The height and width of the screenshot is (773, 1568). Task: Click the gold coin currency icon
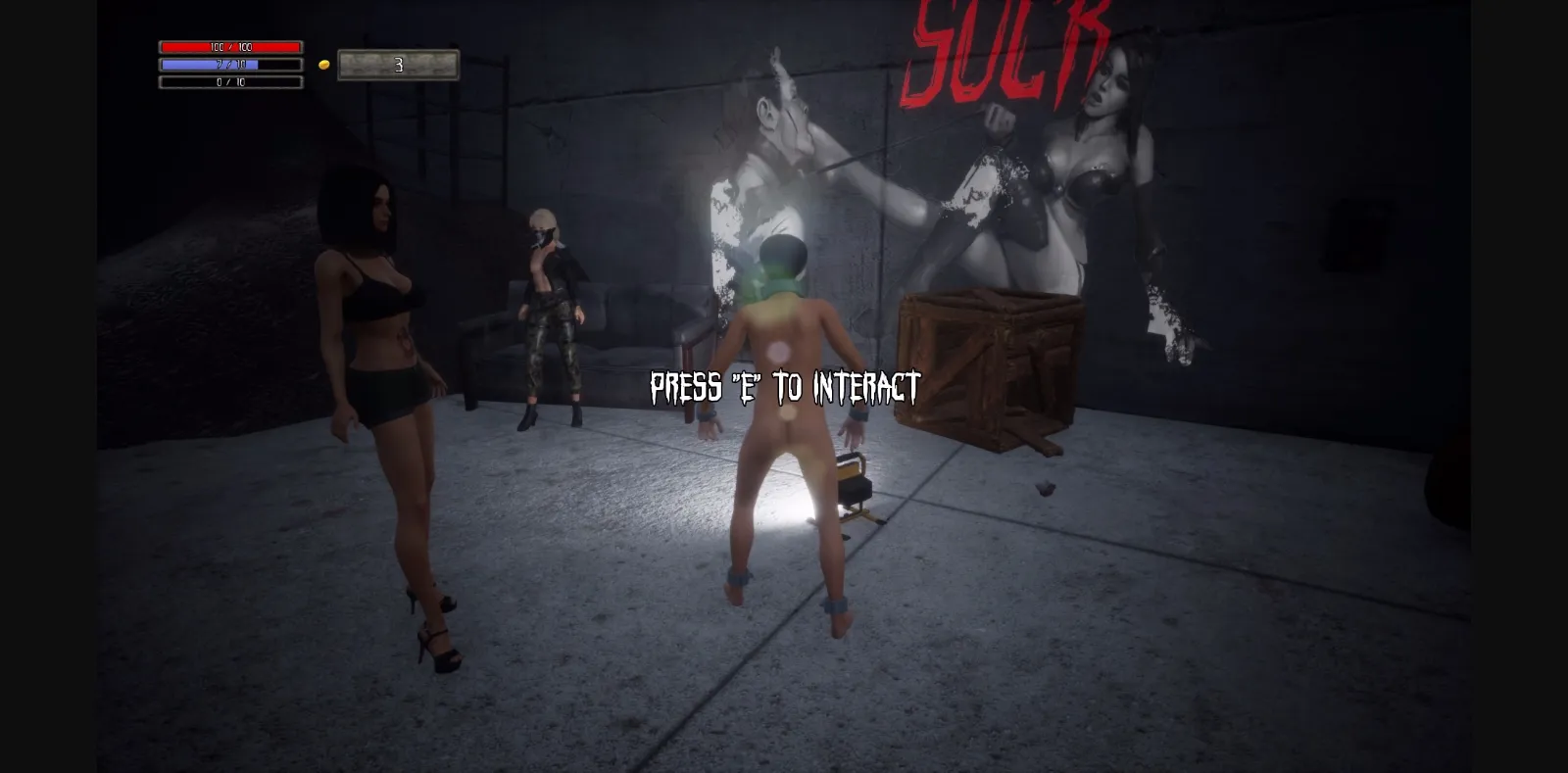click(x=323, y=63)
